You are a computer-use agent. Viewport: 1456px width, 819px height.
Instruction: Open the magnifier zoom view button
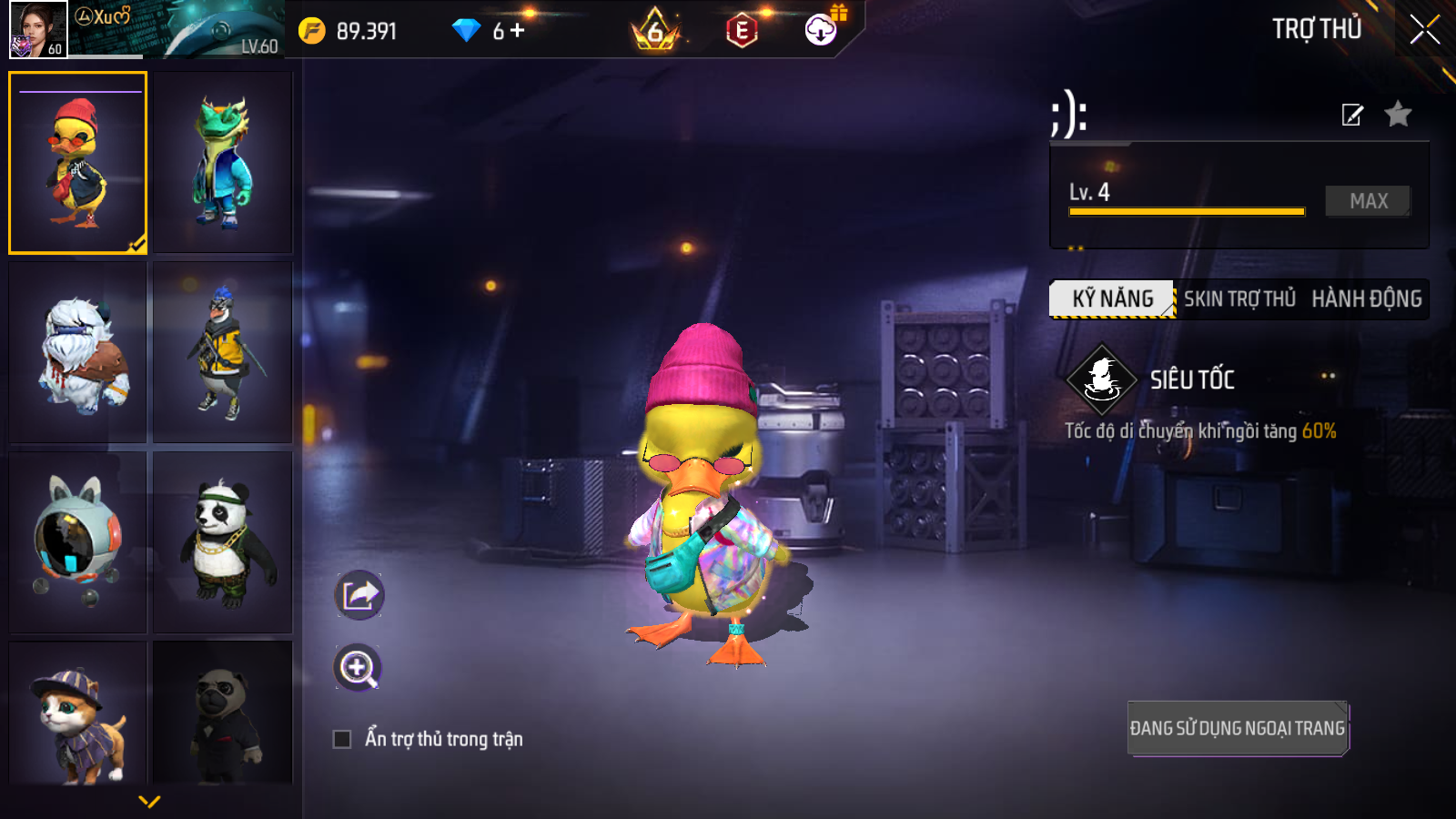358,668
